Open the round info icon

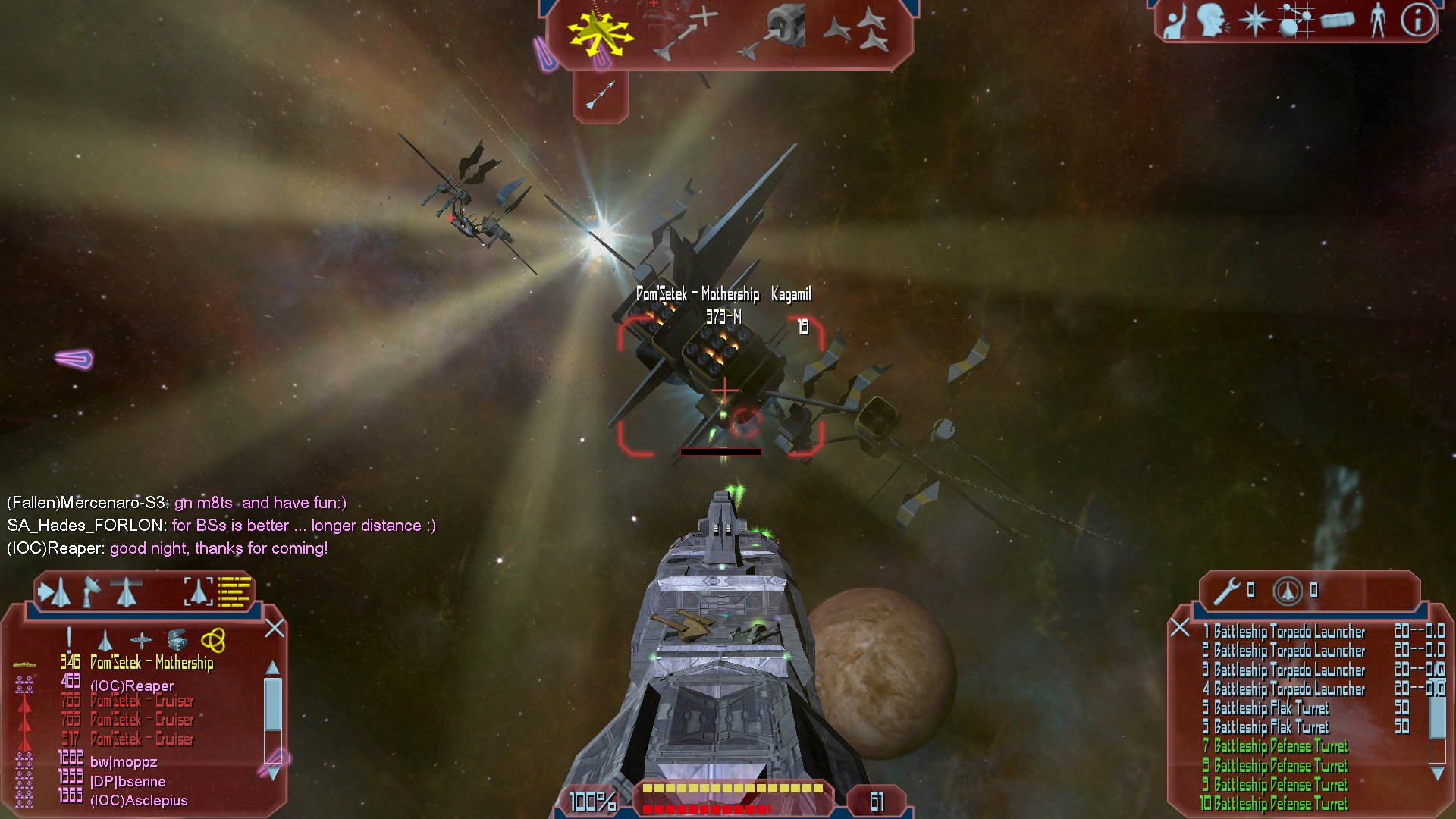coord(1417,20)
